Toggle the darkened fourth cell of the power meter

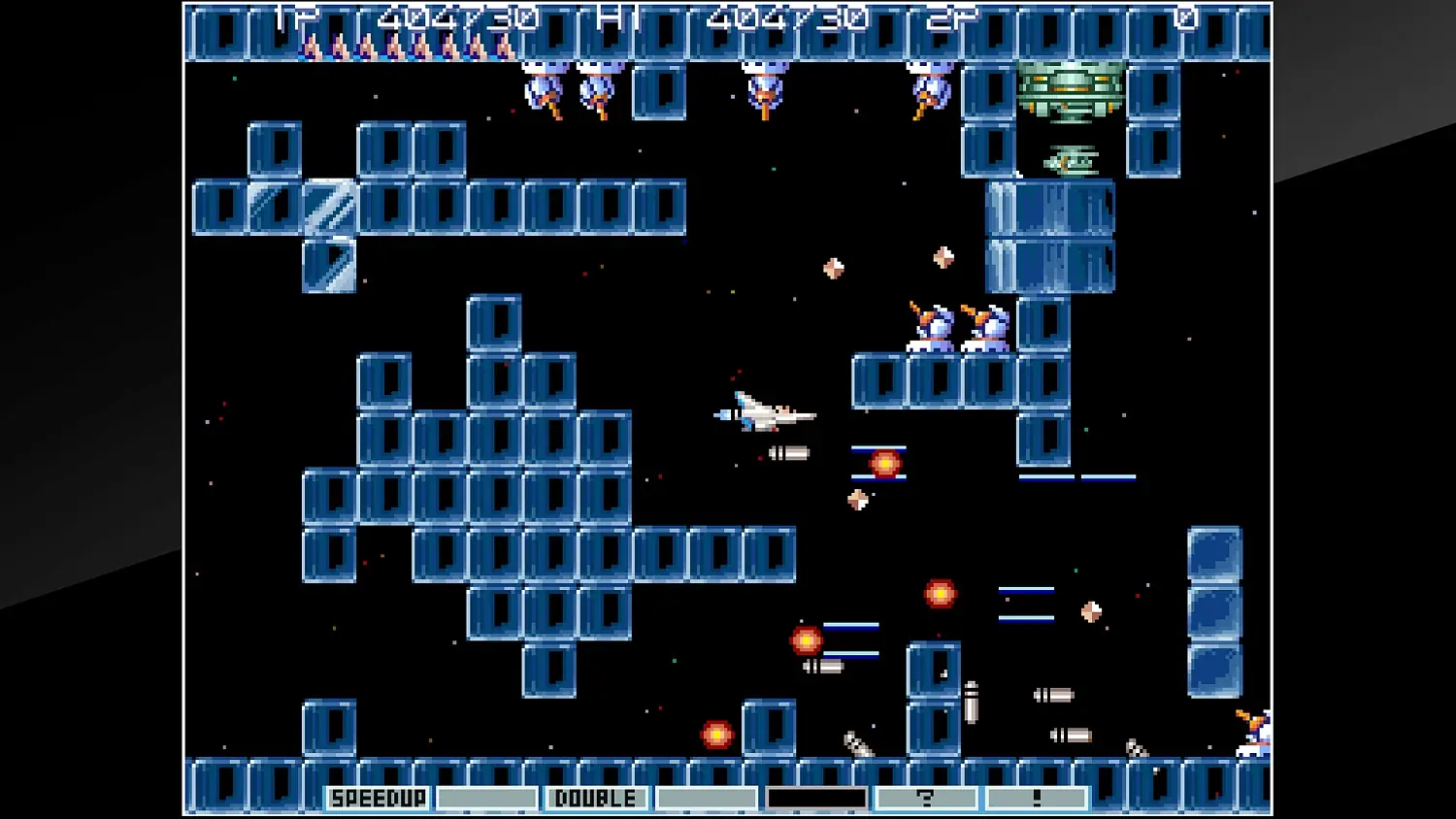coord(816,798)
